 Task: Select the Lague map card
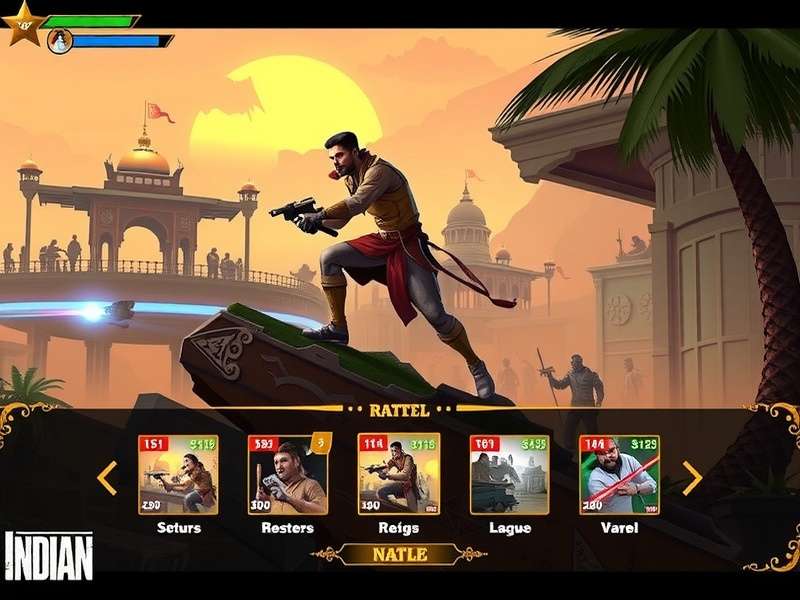click(x=509, y=475)
